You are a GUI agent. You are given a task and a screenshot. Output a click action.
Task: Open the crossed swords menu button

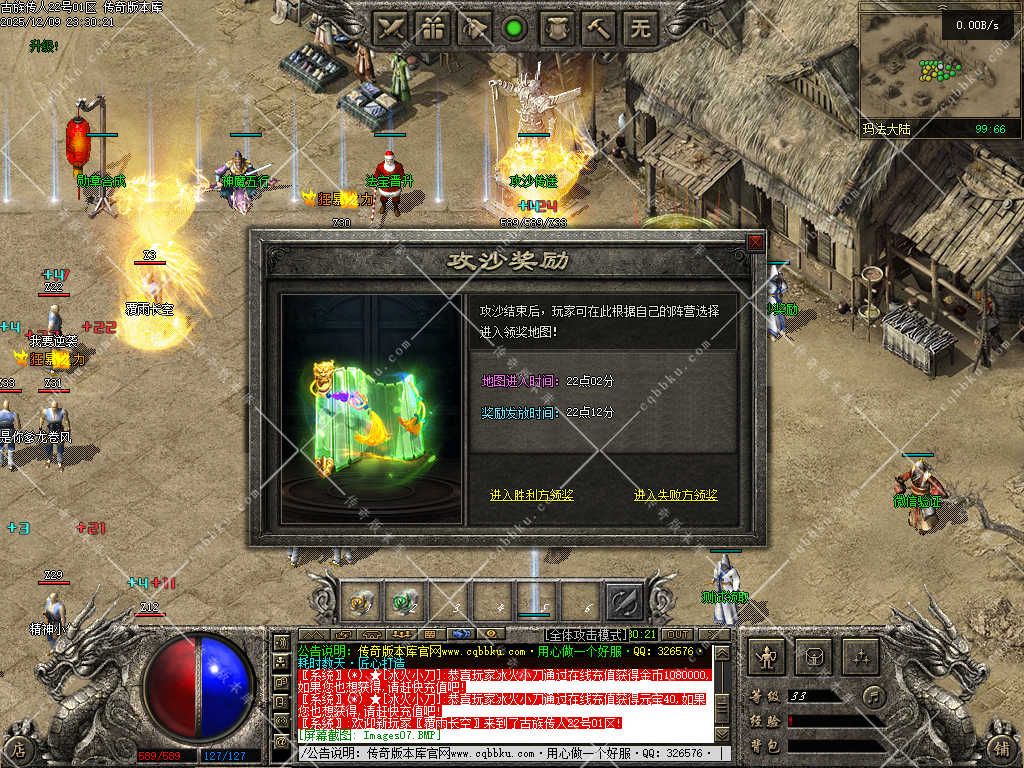[x=391, y=29]
